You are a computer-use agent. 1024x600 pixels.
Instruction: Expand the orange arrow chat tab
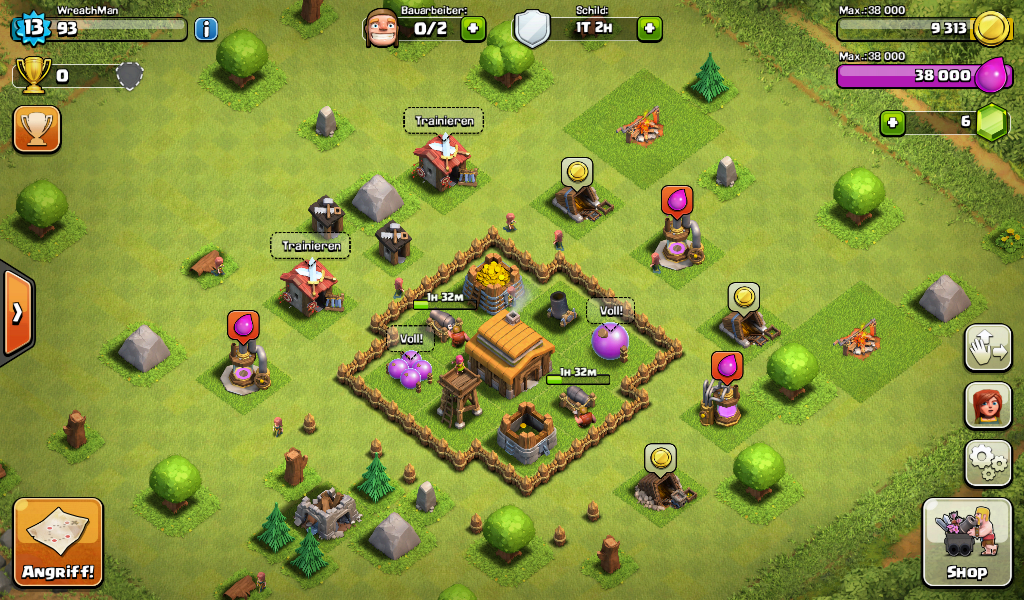tap(17, 312)
